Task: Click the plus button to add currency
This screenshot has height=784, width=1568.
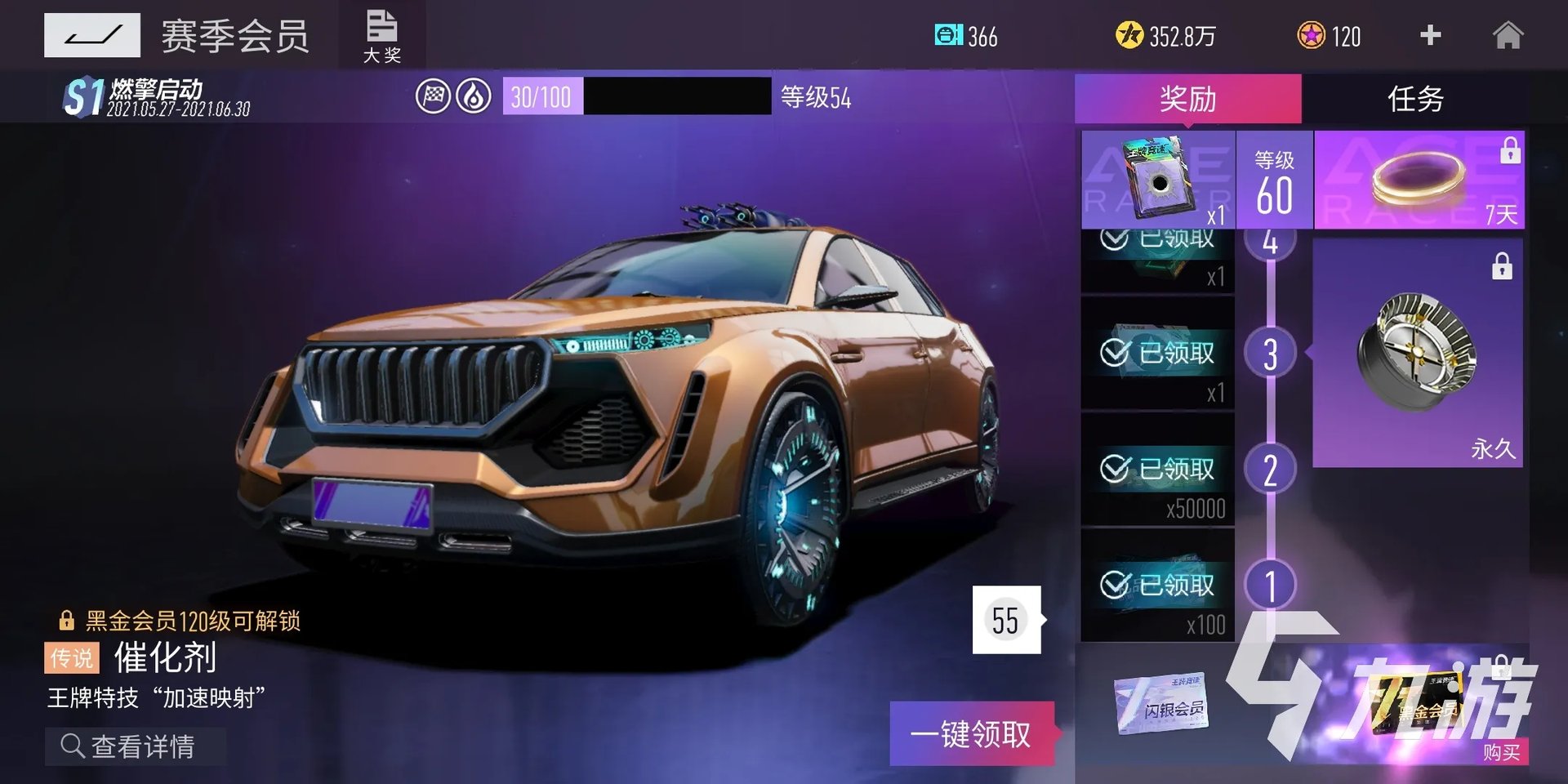Action: (1430, 35)
